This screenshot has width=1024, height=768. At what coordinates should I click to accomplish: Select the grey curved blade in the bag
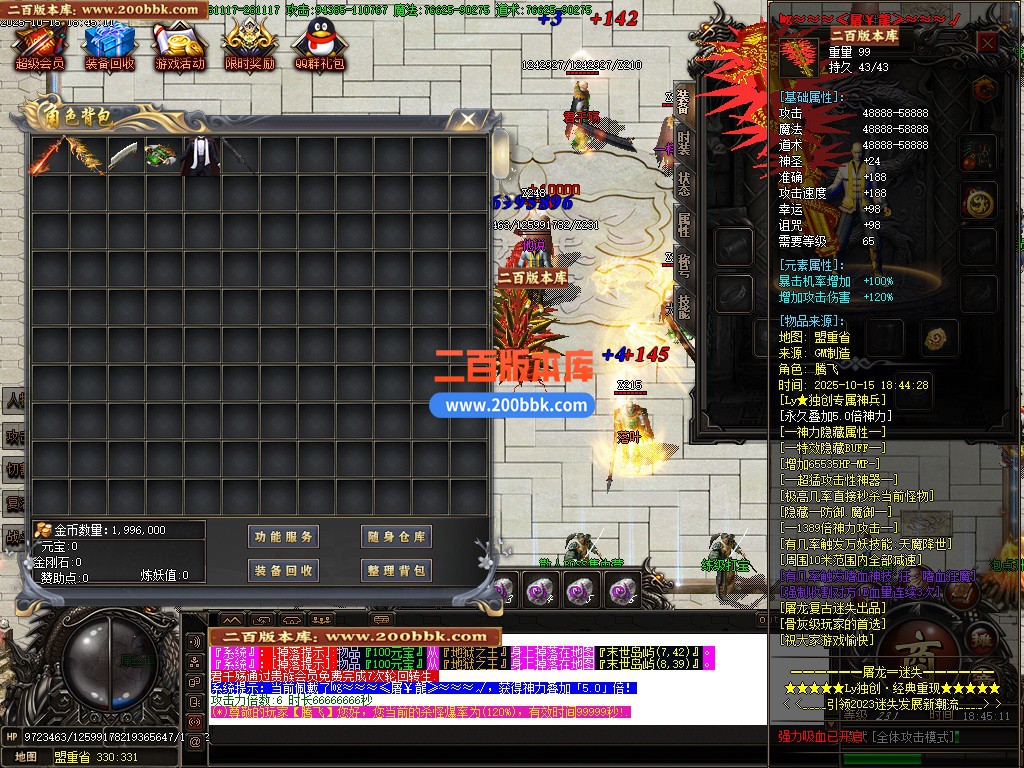(123, 155)
